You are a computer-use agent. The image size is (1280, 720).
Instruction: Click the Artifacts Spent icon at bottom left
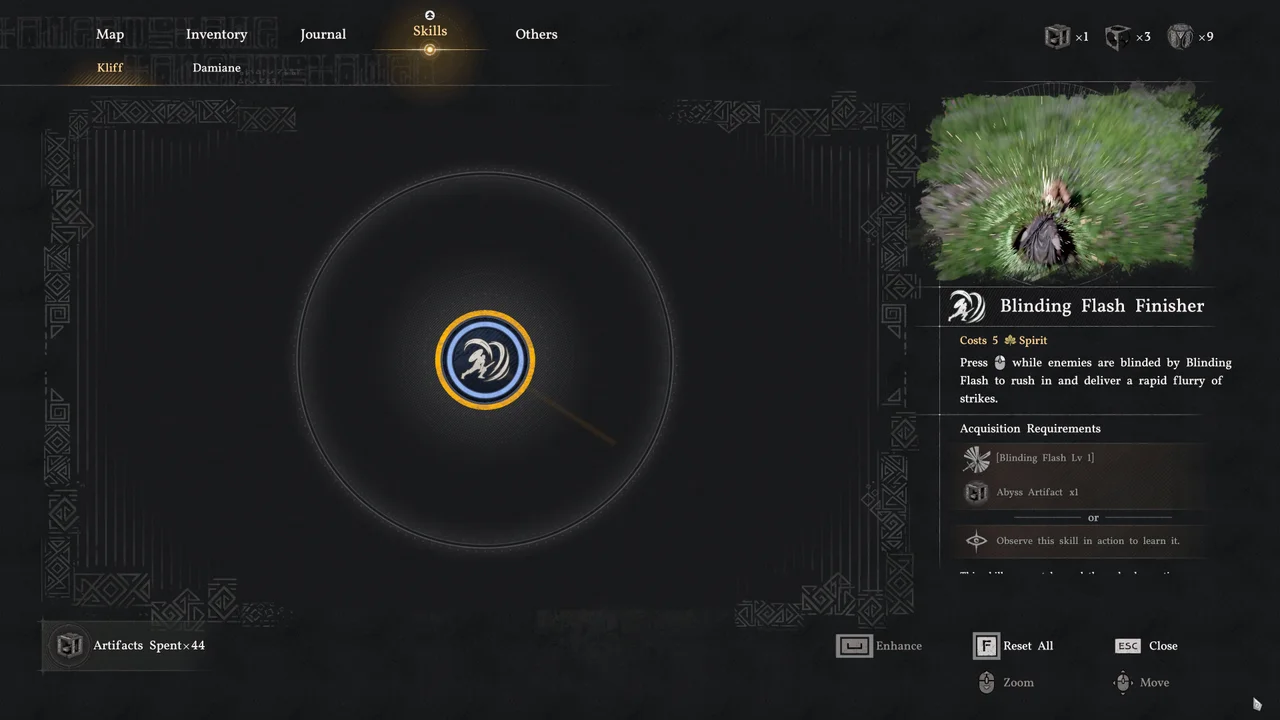point(68,645)
